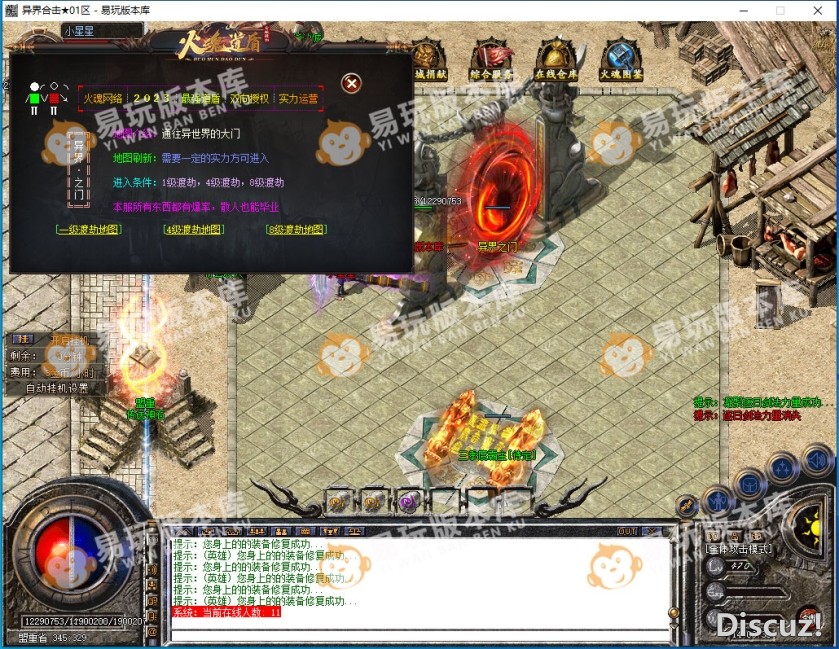The width and height of the screenshot is (839, 649).
Task: Open the 综合服务 top icon
Action: tap(491, 58)
